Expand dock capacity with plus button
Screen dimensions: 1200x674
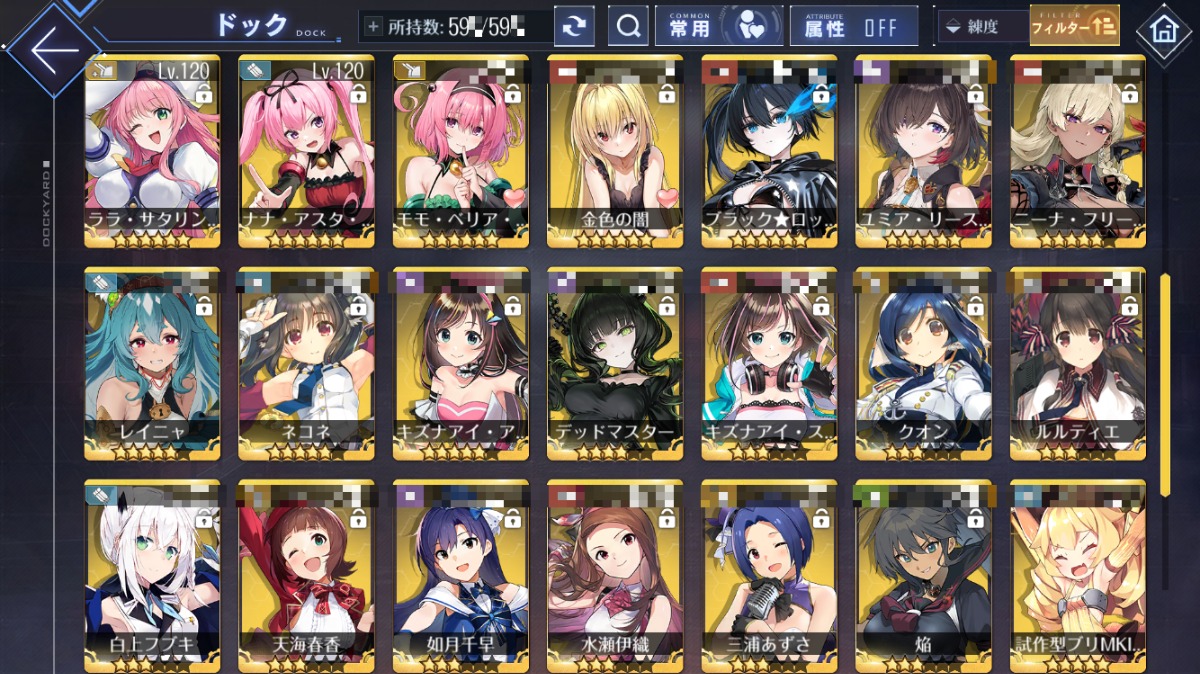[x=374, y=27]
